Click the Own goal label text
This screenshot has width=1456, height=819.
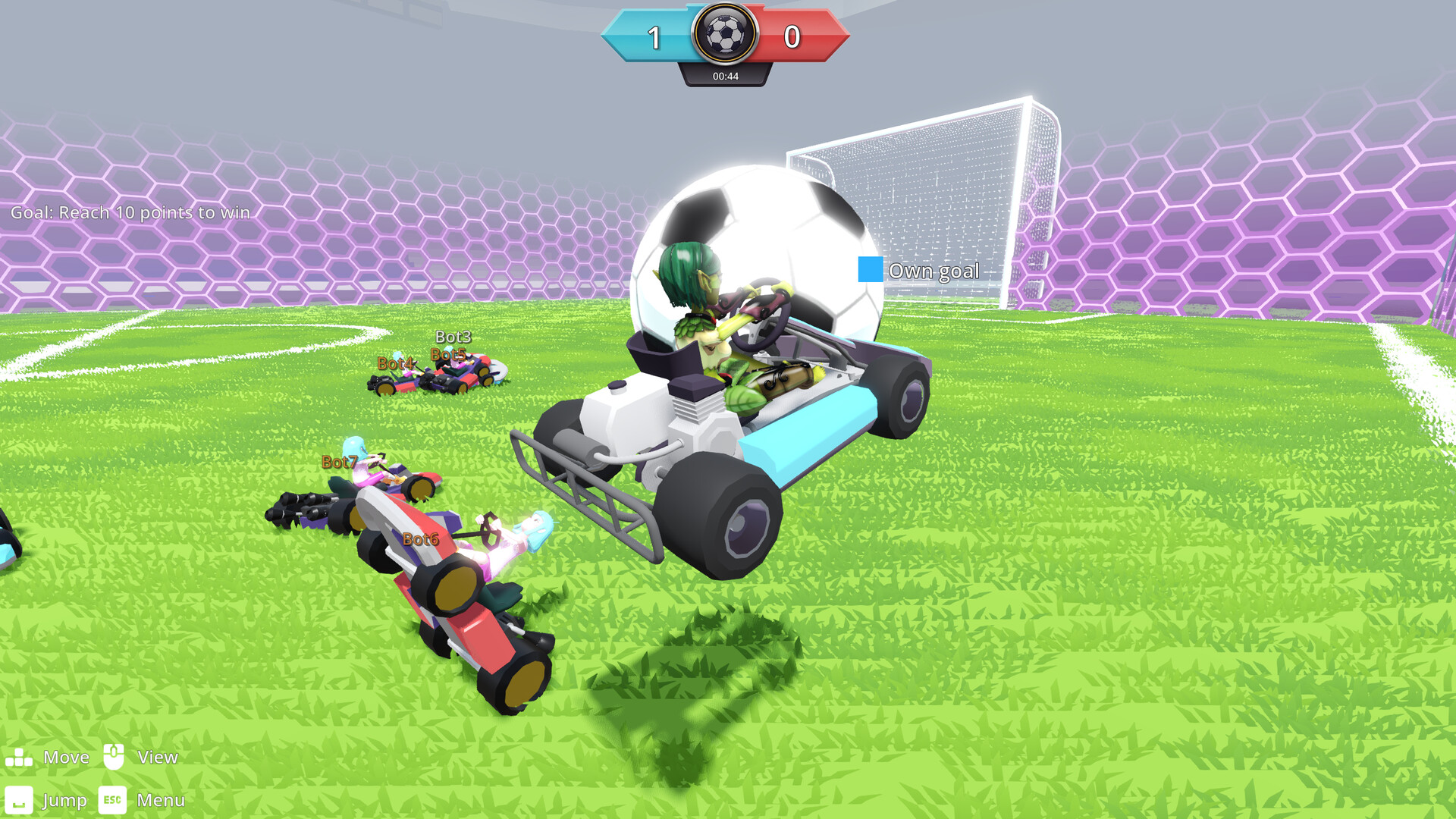(934, 271)
